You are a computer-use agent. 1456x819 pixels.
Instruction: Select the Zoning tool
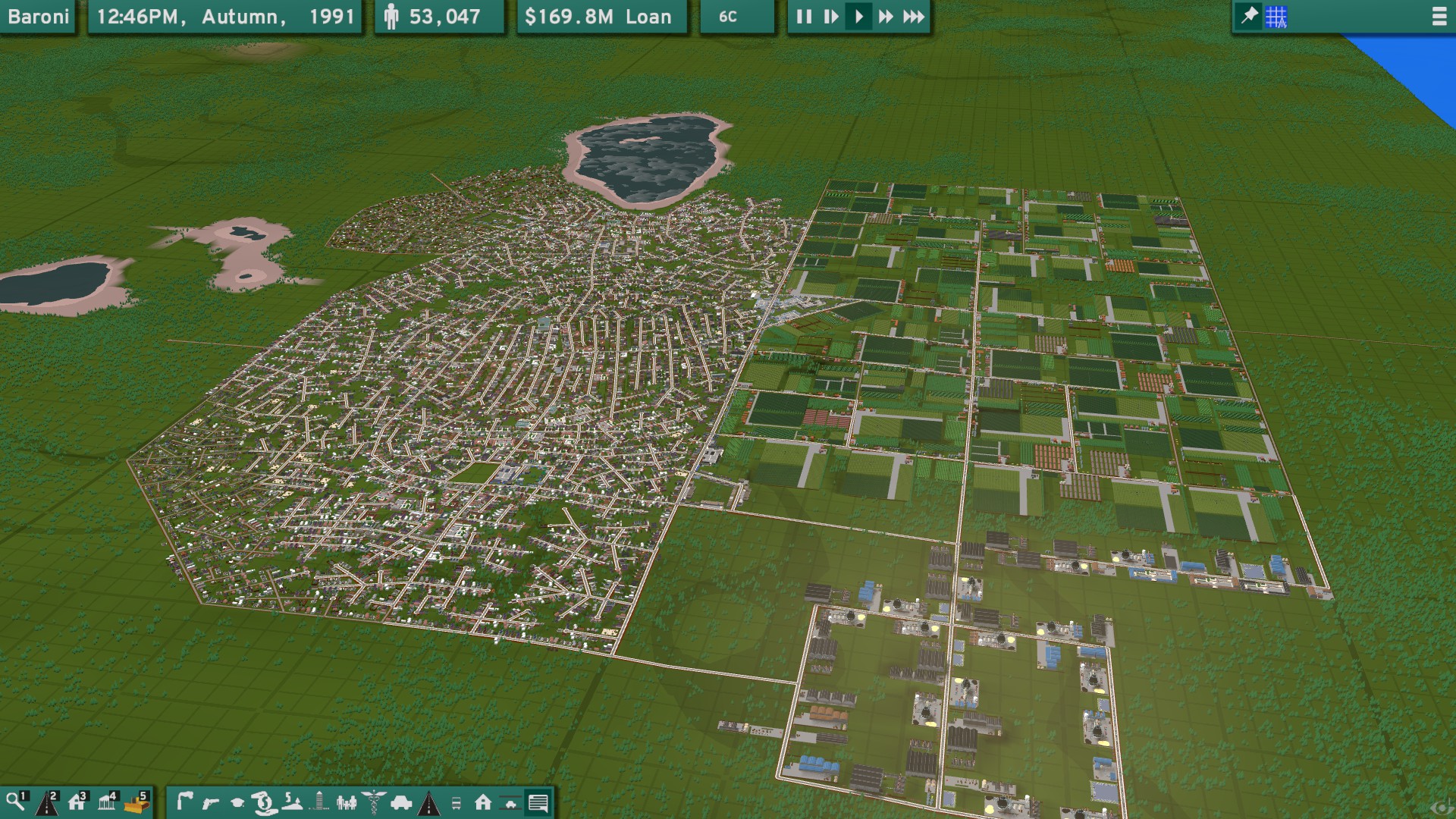click(x=76, y=802)
